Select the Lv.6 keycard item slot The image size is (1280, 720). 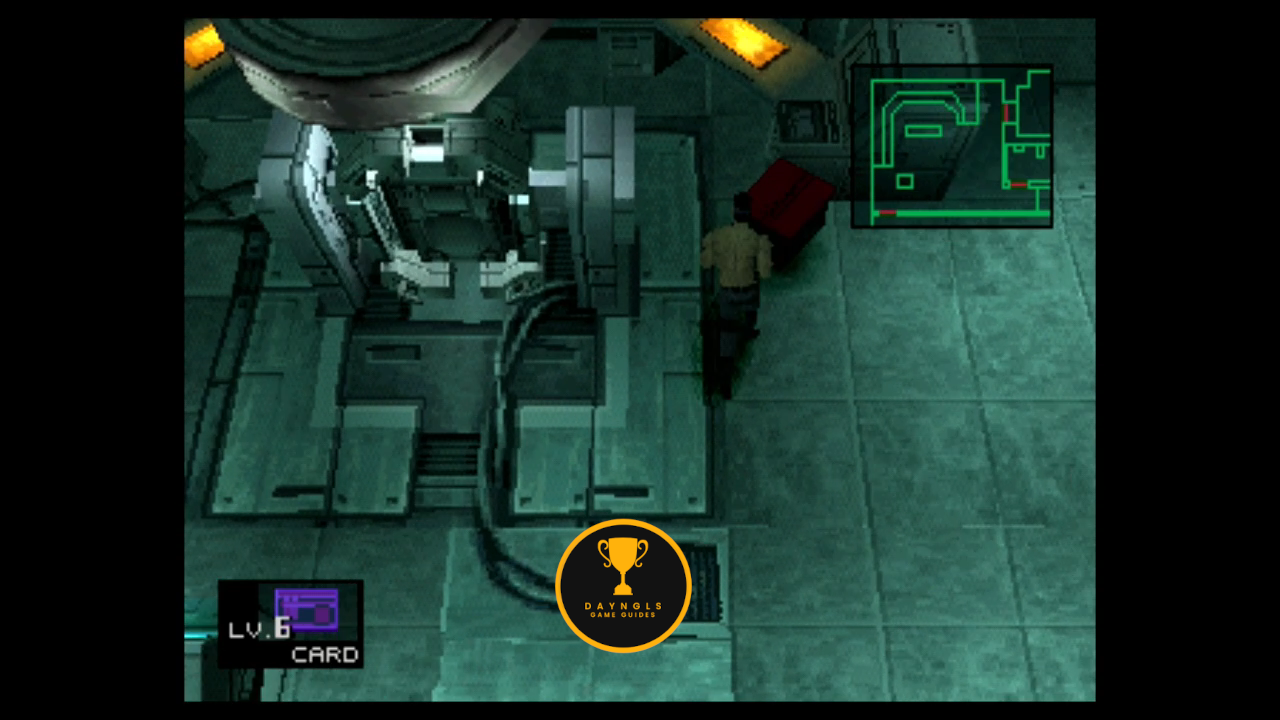pos(290,624)
